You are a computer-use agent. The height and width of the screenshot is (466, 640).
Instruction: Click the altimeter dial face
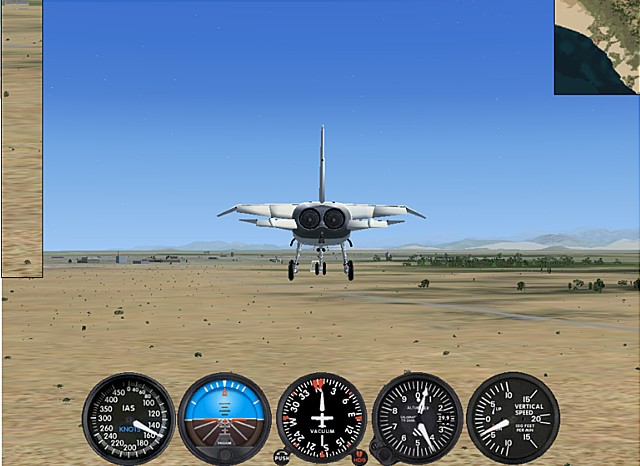pyautogui.click(x=417, y=417)
